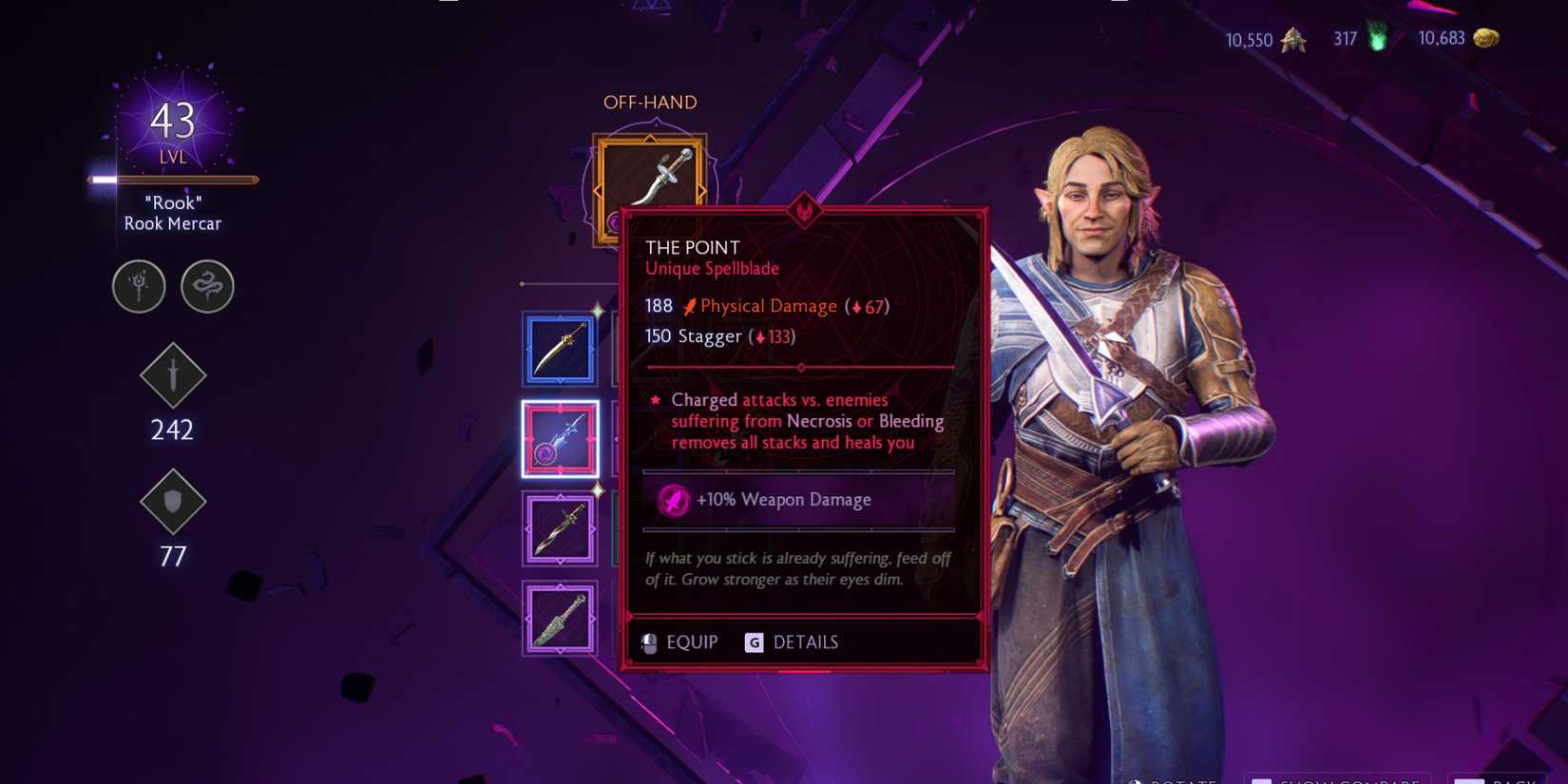Select the mage staff class icon
This screenshot has height=784, width=1568.
(139, 286)
